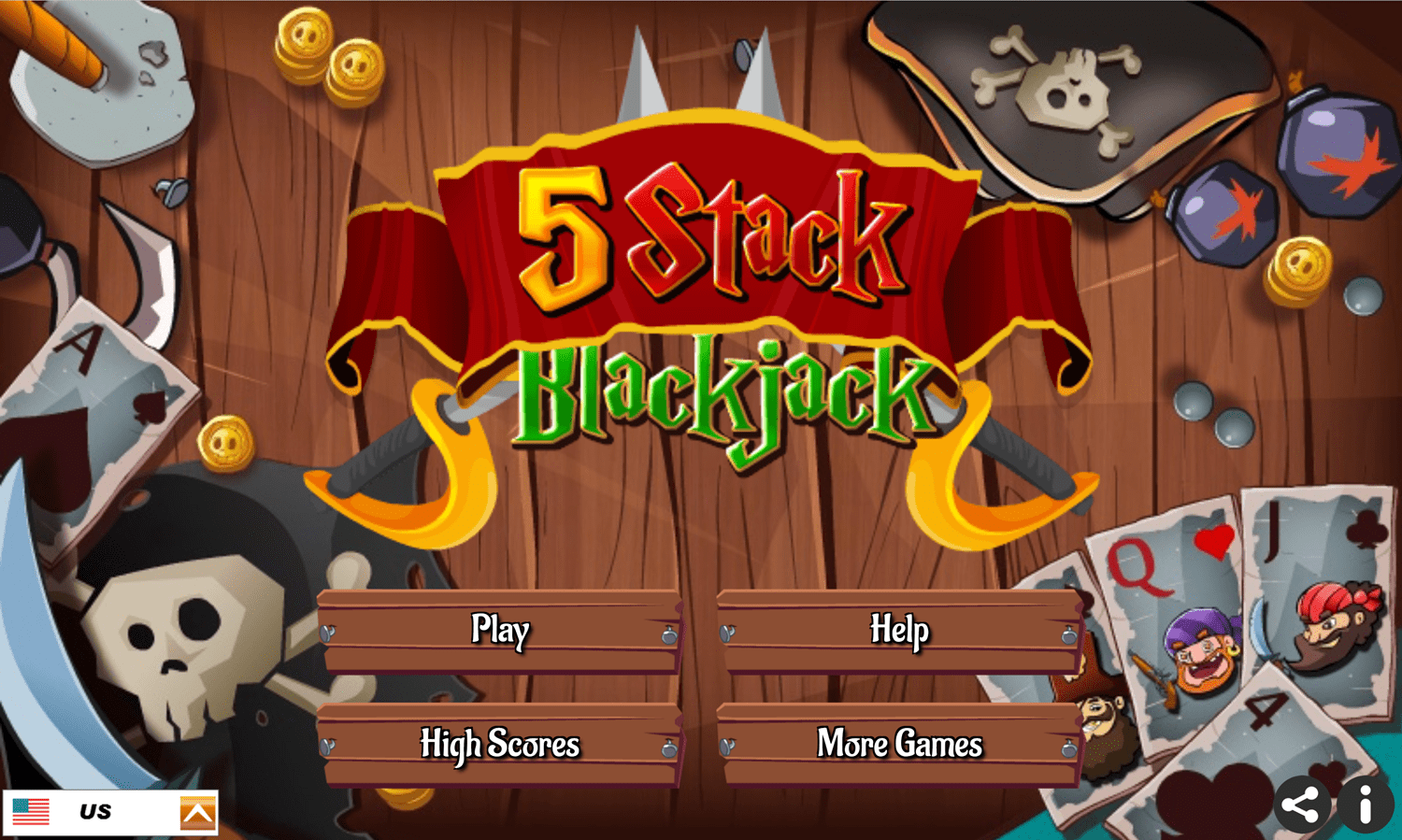Expand the language selector arrow
This screenshot has width=1402, height=840.
point(196,811)
